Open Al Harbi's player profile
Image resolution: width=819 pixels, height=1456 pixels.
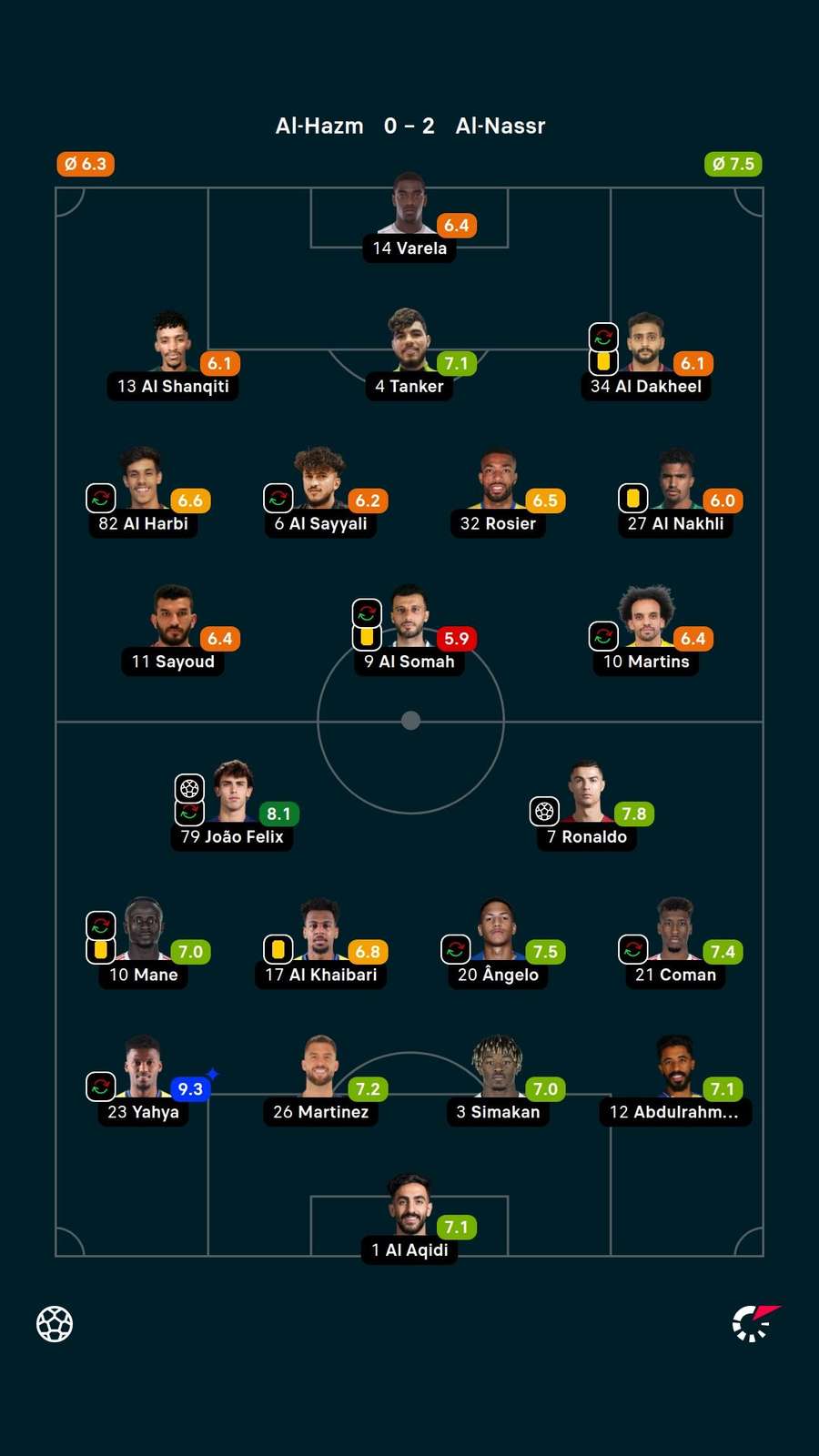tap(142, 480)
